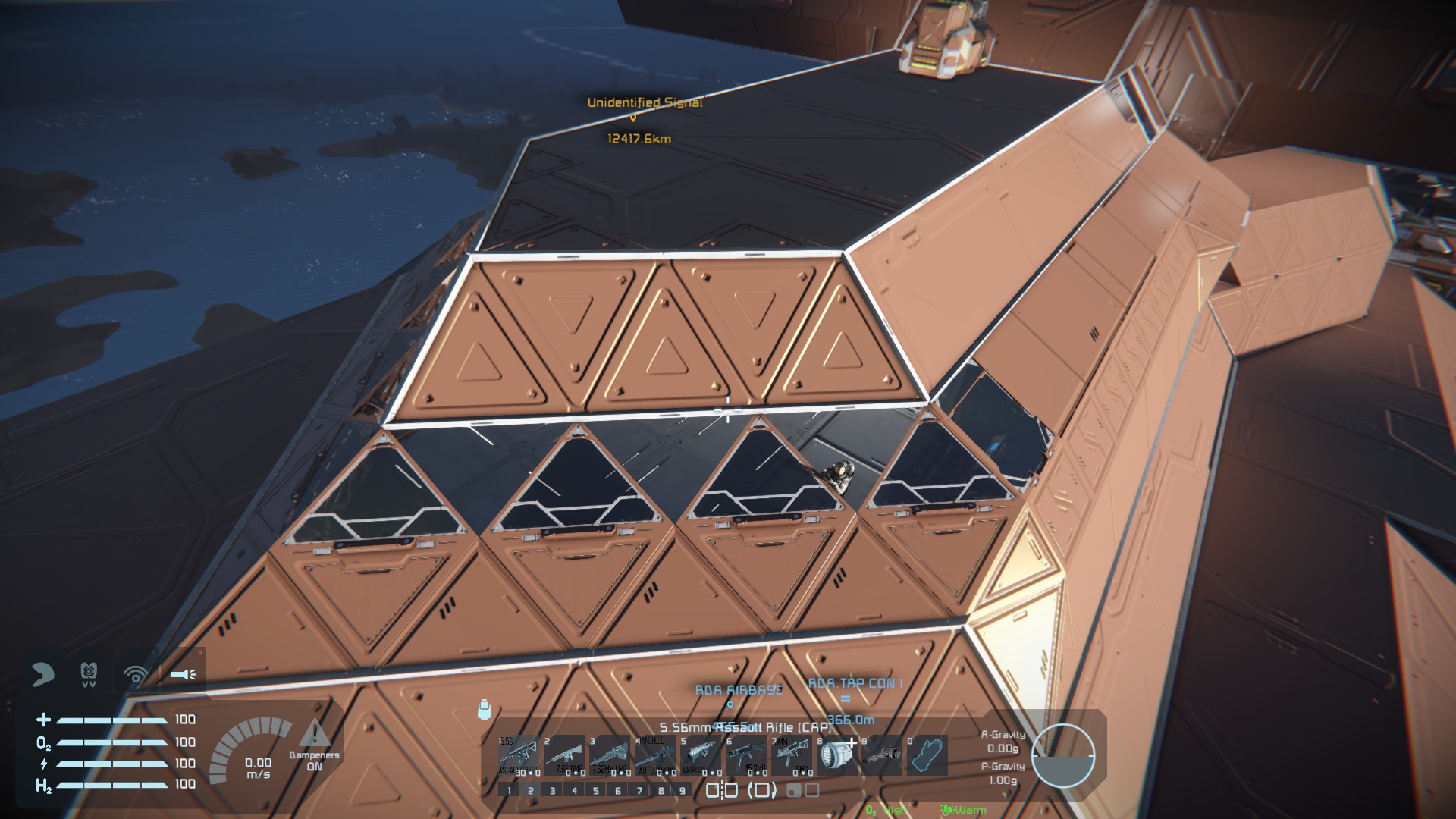Toggle the helmet visor icon
The image size is (1456, 819).
click(x=42, y=673)
